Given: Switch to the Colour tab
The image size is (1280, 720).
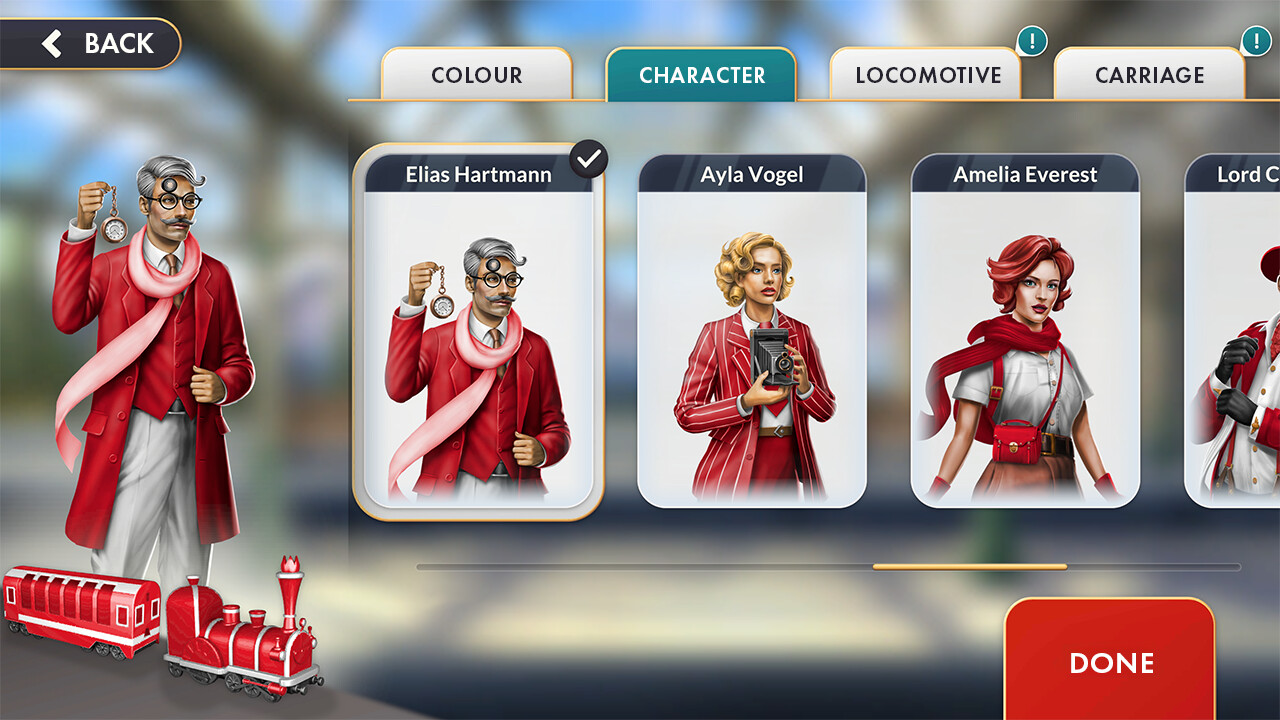Looking at the screenshot, I should 476,75.
